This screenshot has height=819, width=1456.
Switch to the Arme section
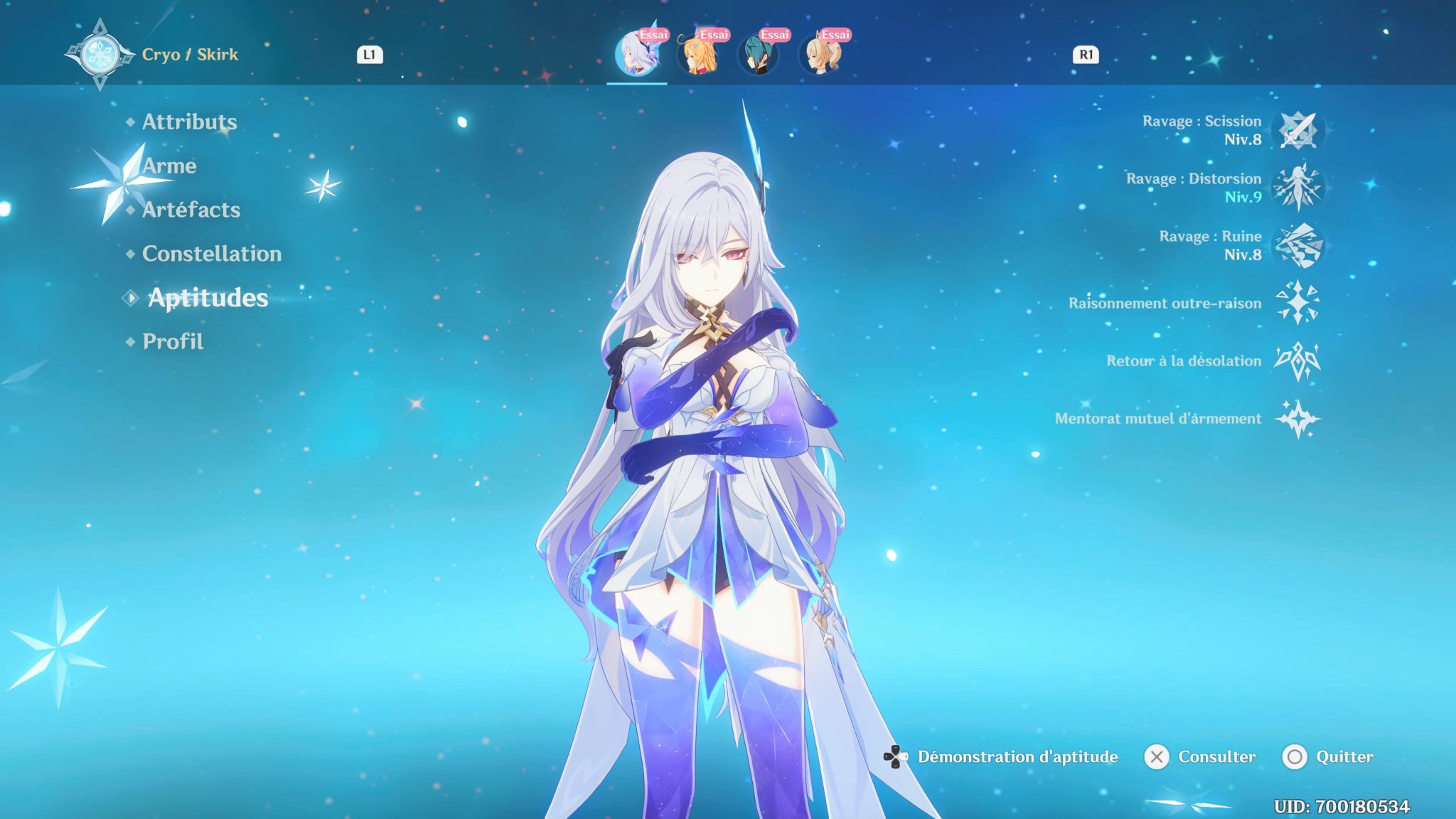169,166
